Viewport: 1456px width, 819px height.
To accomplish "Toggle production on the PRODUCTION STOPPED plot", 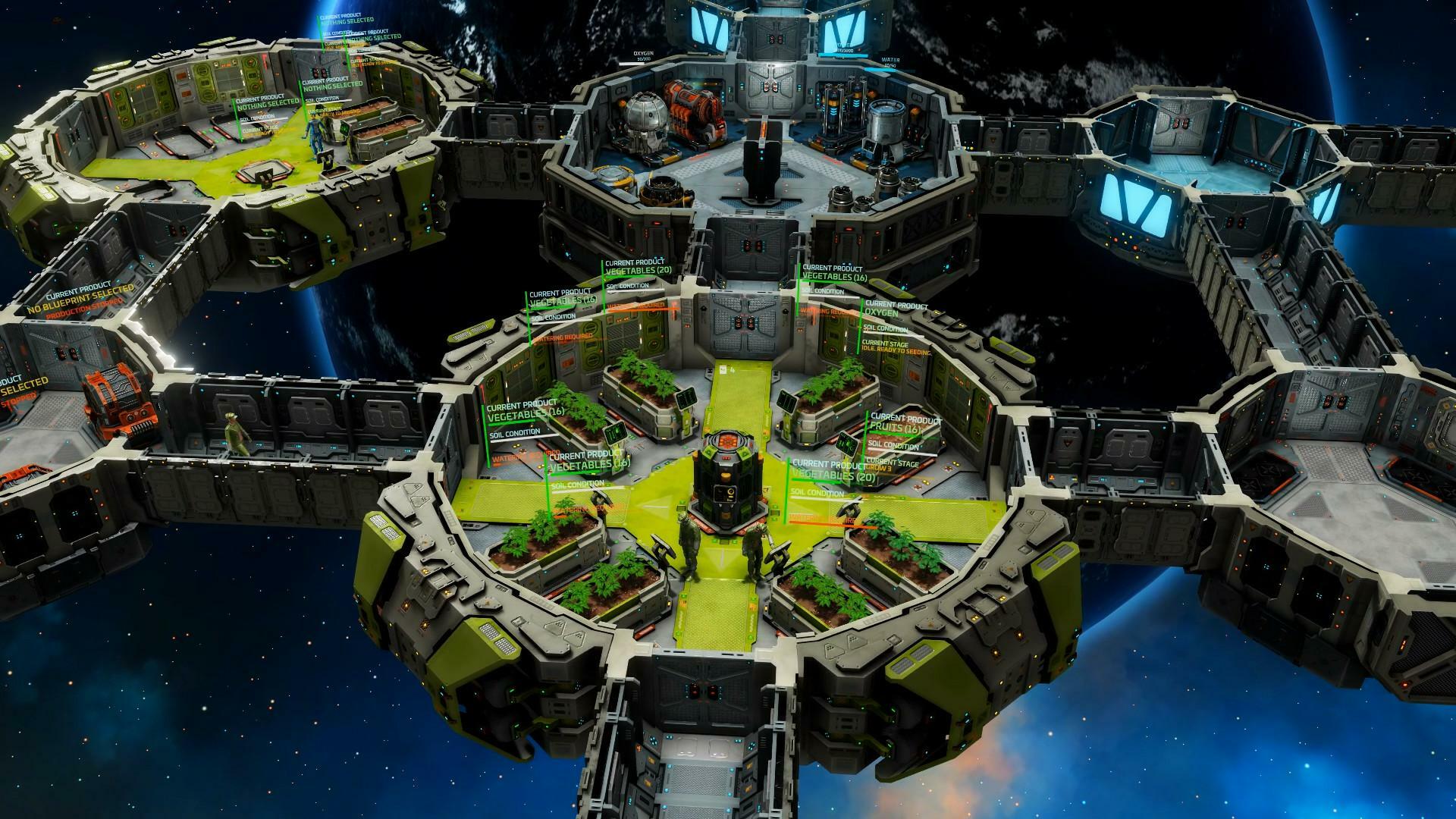I will pos(83,309).
